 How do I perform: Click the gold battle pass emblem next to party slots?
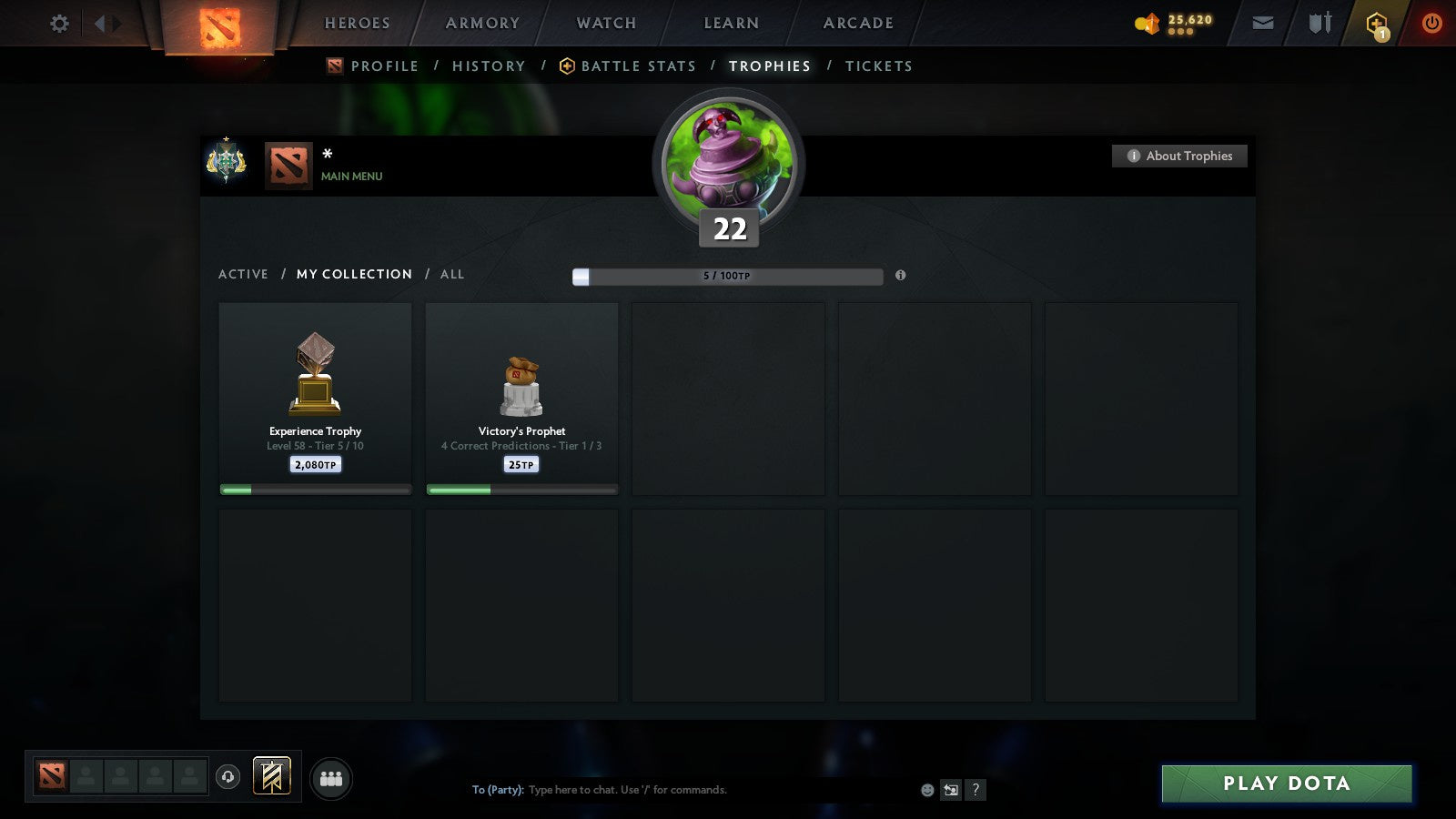tap(270, 774)
